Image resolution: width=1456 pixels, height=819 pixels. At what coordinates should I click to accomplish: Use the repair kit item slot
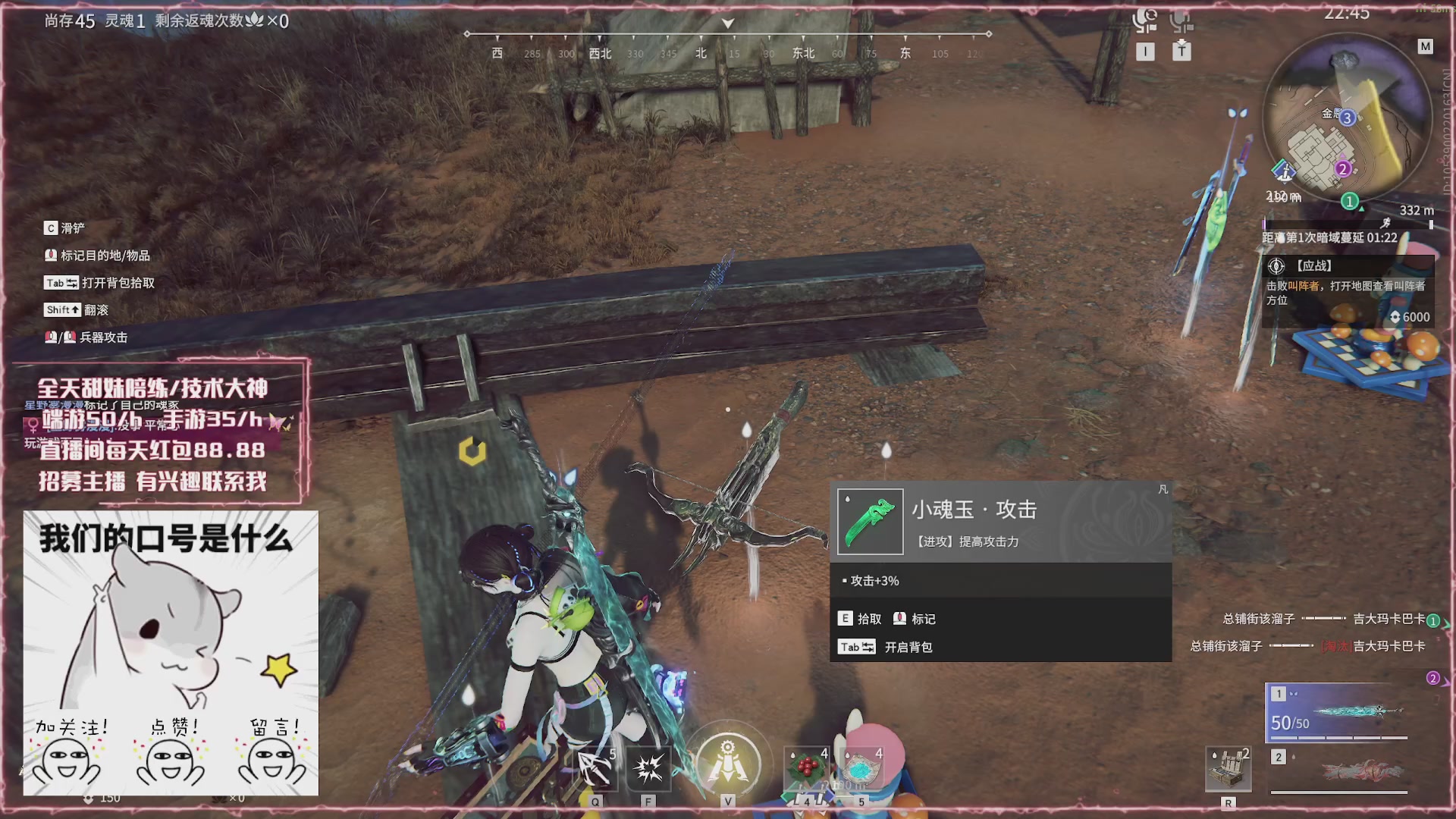coord(1228,770)
